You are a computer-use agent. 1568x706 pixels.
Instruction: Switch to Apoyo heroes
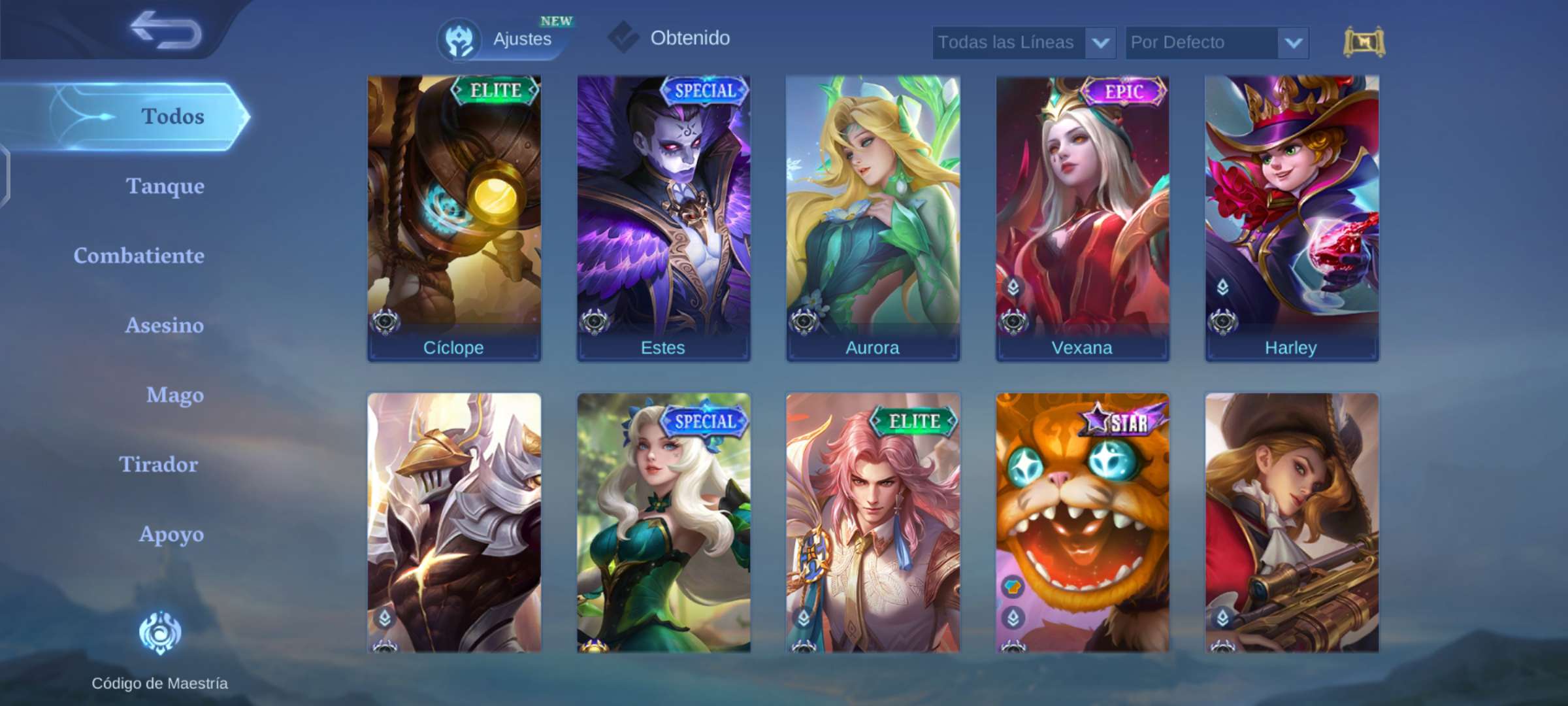(171, 534)
